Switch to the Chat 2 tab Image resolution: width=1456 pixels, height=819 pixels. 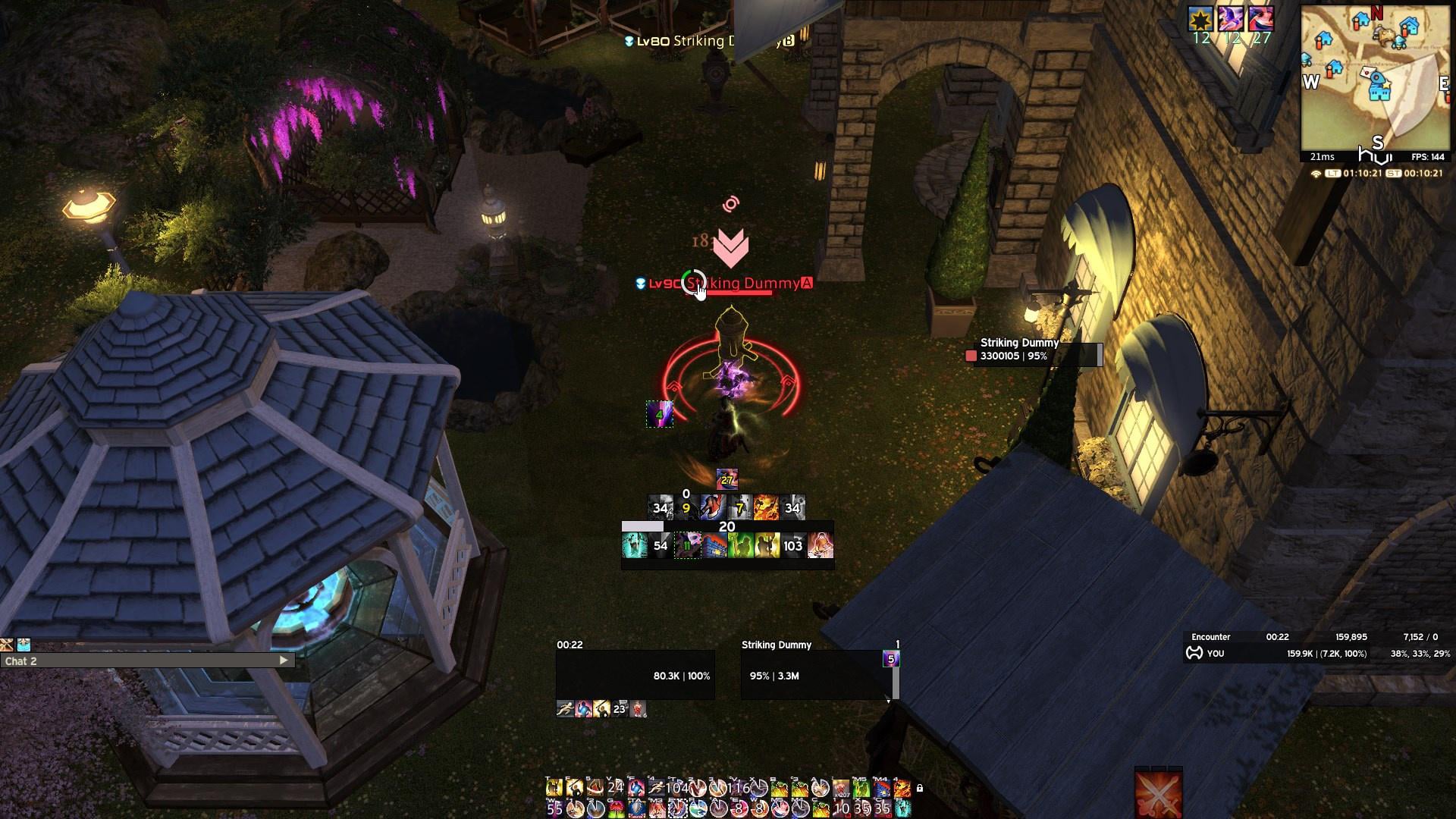point(21,661)
